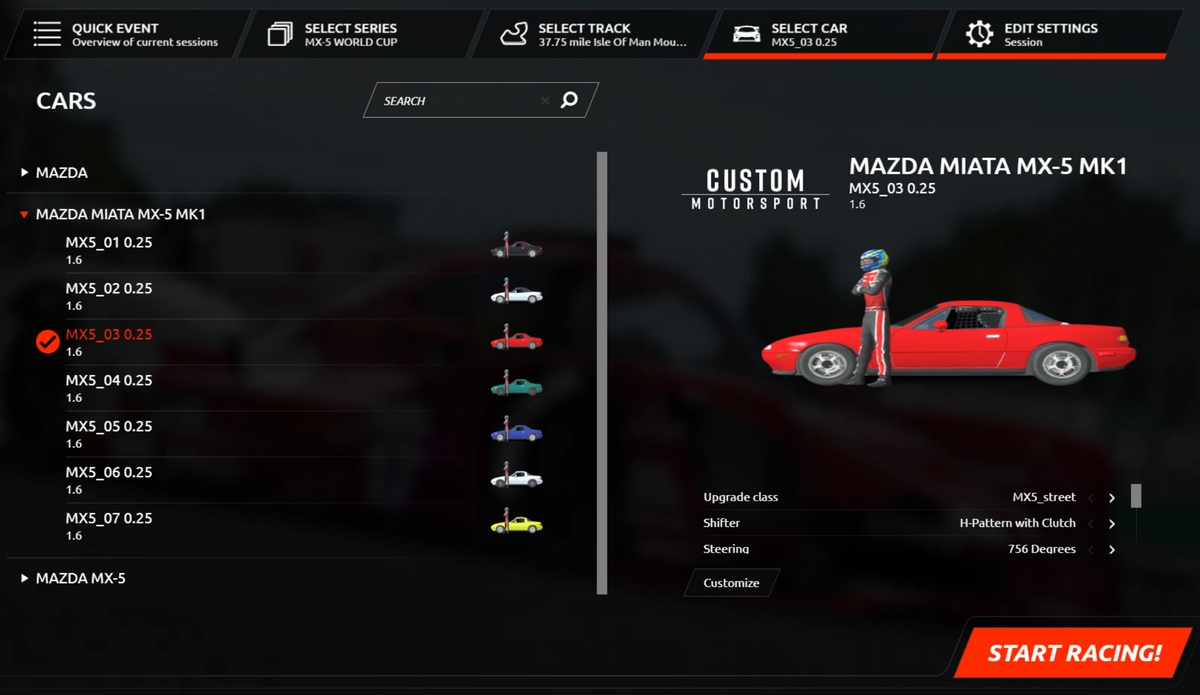Open the Customize car options

tap(731, 583)
